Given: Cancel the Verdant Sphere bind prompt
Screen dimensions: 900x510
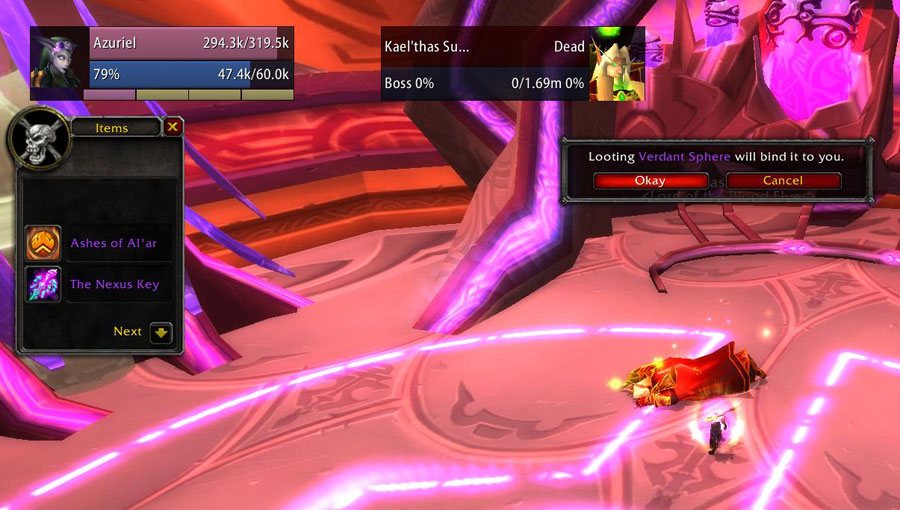Looking at the screenshot, I should pyautogui.click(x=782, y=181).
